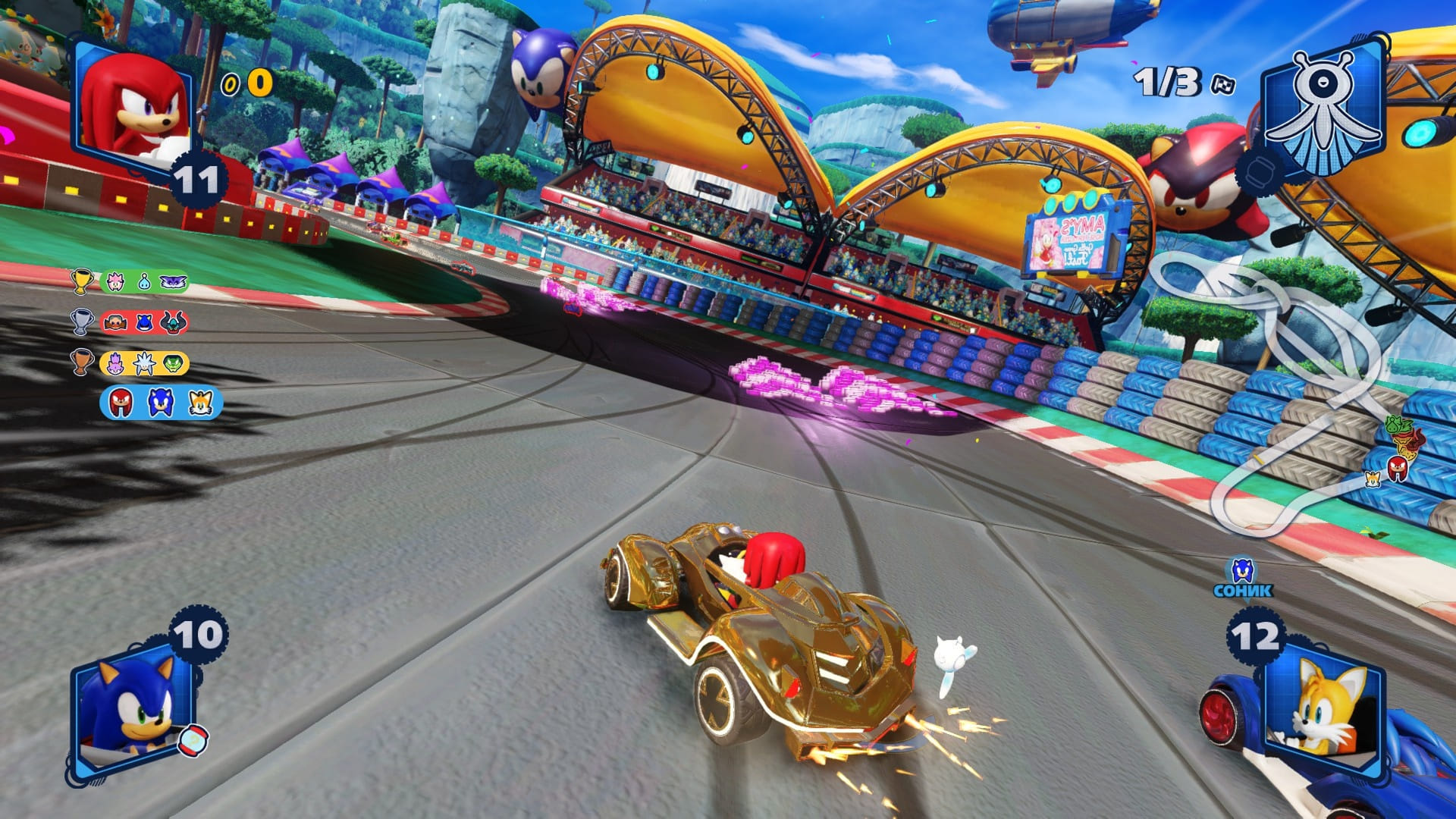The height and width of the screenshot is (819, 1456).
Task: Click the transfer item icon on Sonic's portrait
Action: pyautogui.click(x=193, y=740)
